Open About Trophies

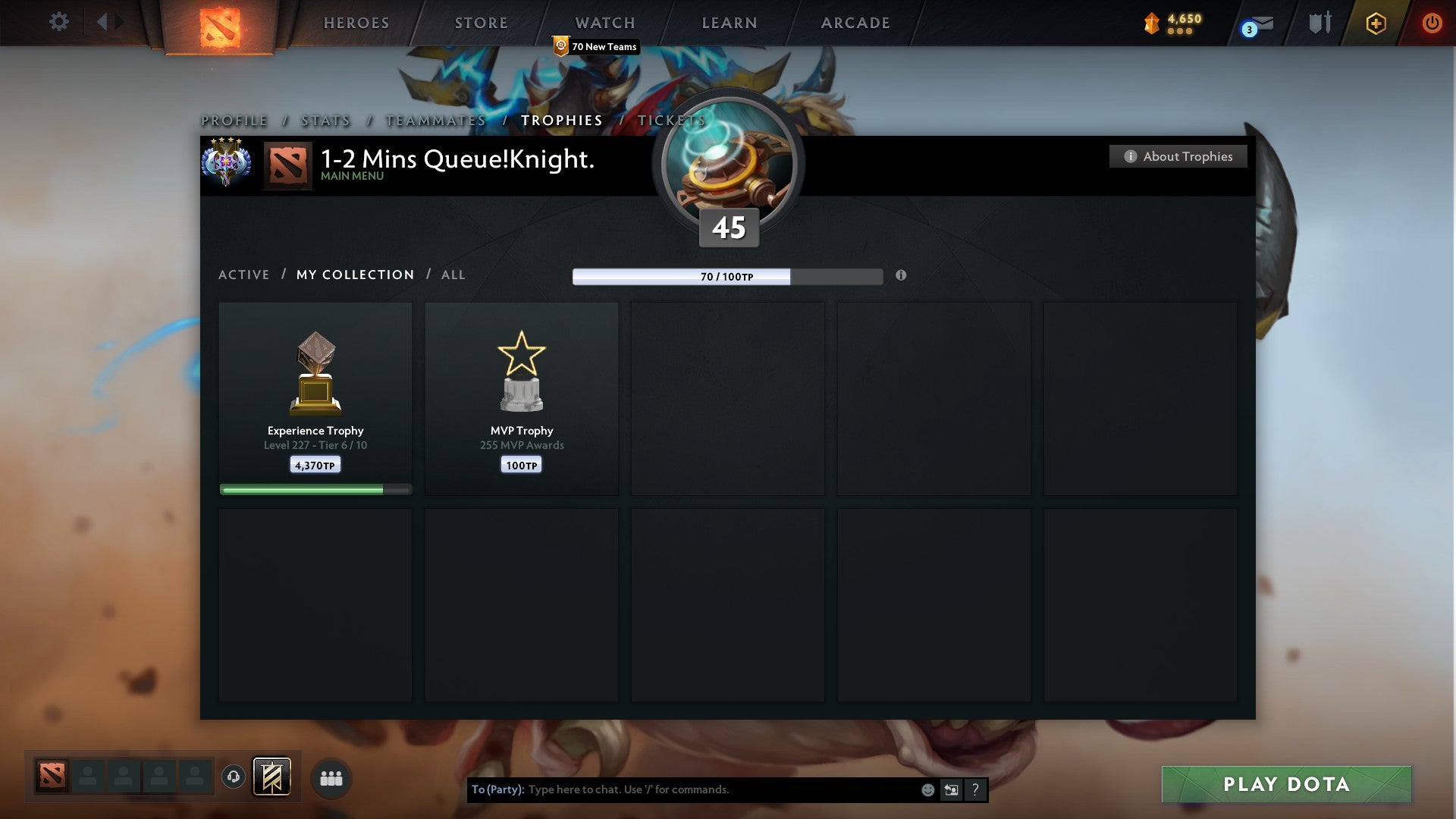(1178, 156)
